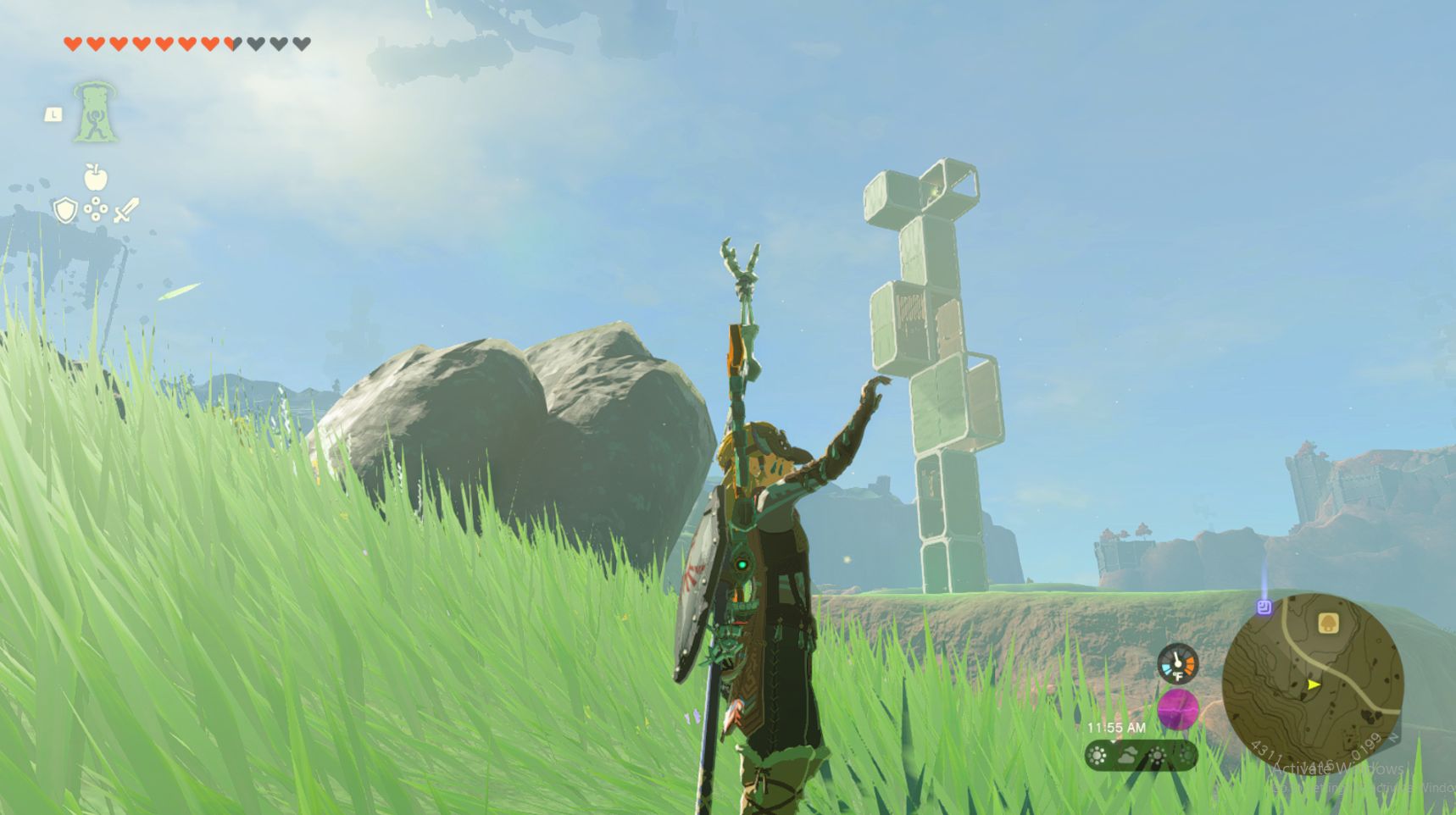Click the sword weapon icon

click(x=125, y=210)
